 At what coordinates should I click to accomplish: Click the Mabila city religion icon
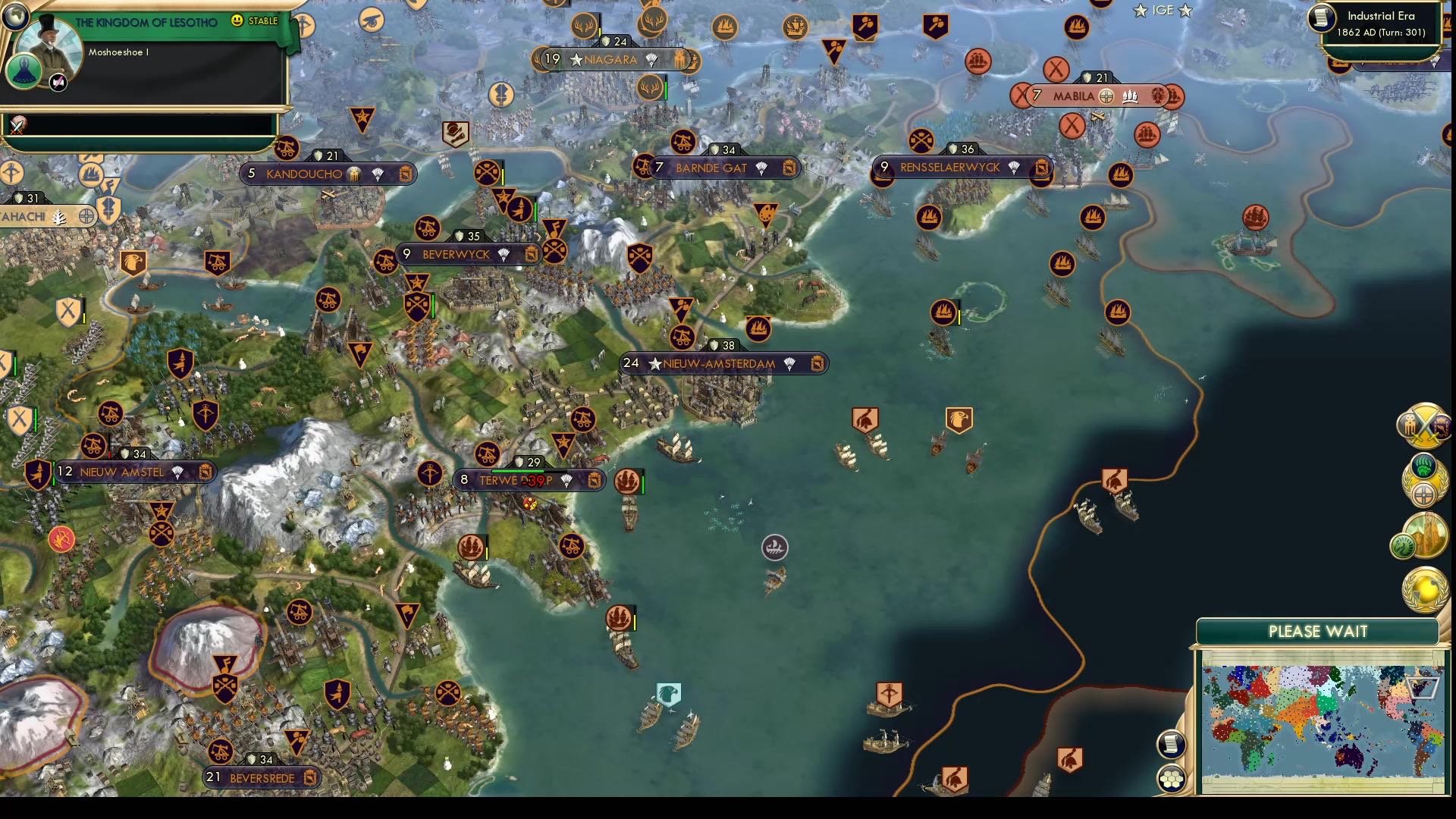coord(1106,96)
